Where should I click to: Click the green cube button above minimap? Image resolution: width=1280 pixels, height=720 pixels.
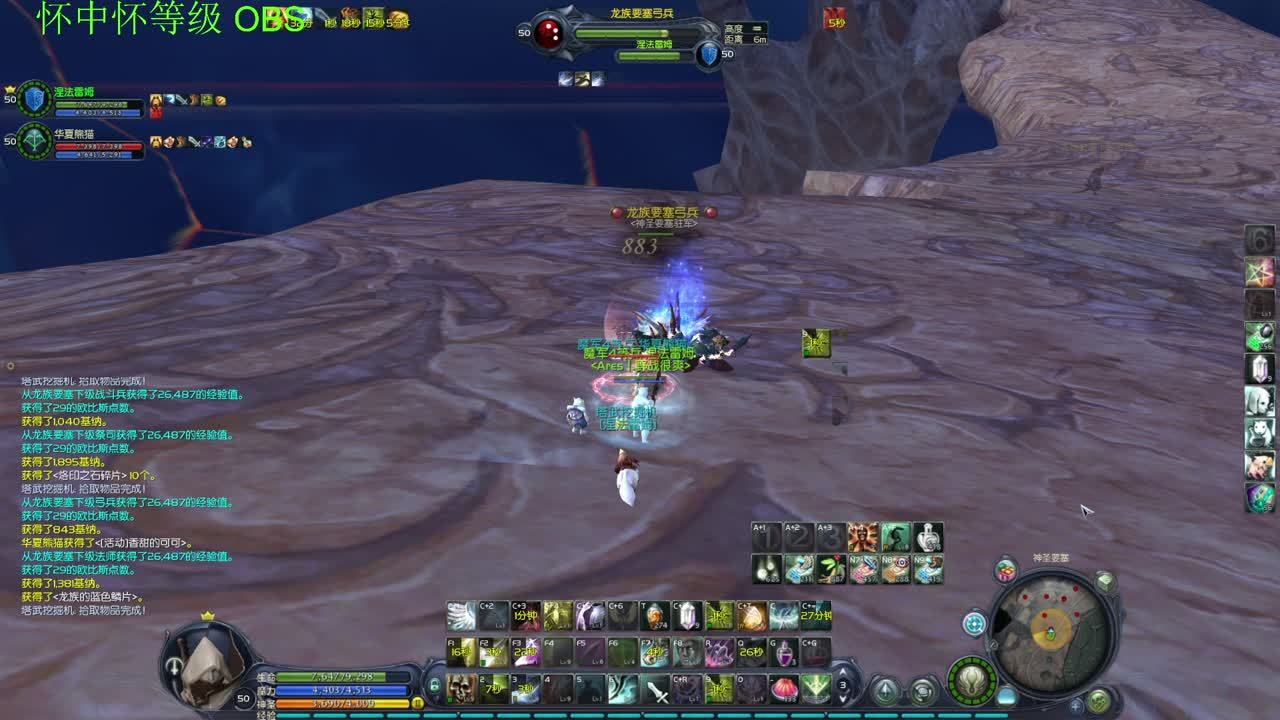1105,581
